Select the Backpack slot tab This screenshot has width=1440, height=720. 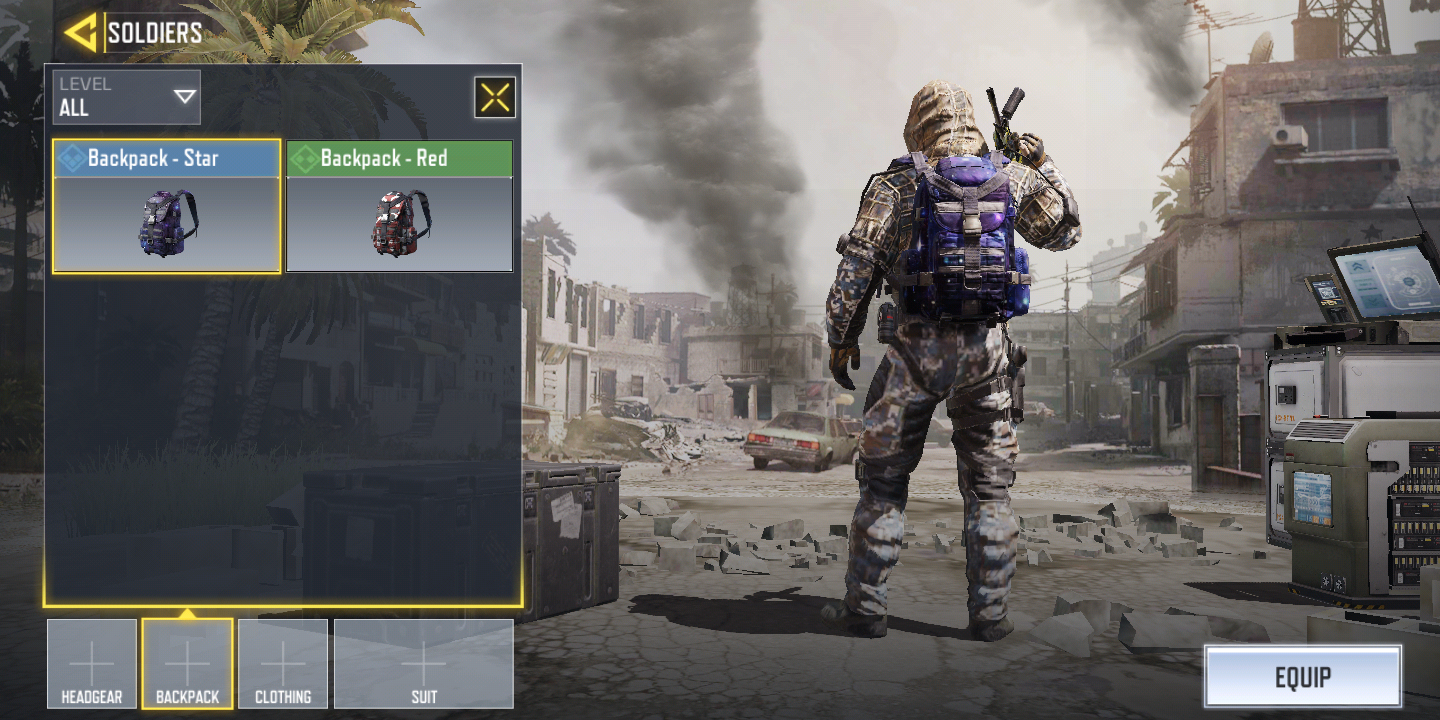[187, 664]
